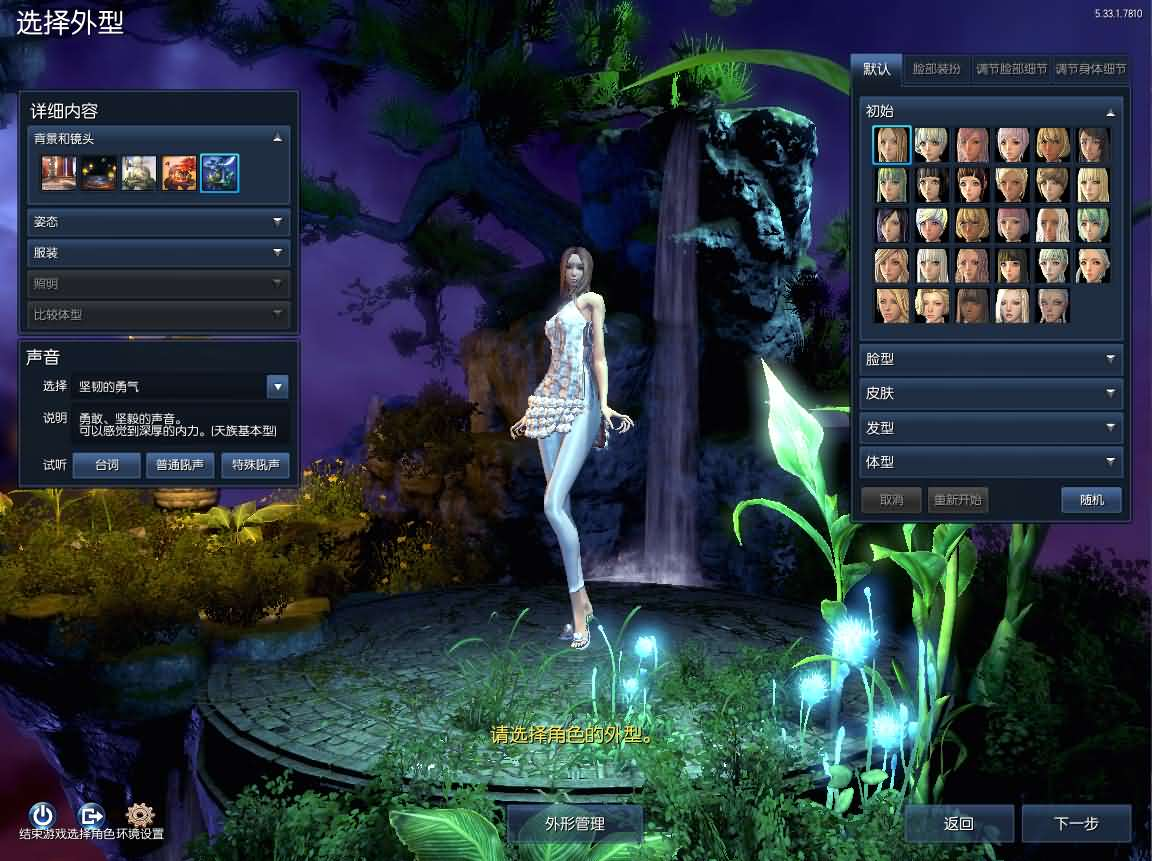Screen dimensions: 1152x861
Task: Expand the 服装 clothing section
Action: [158, 253]
